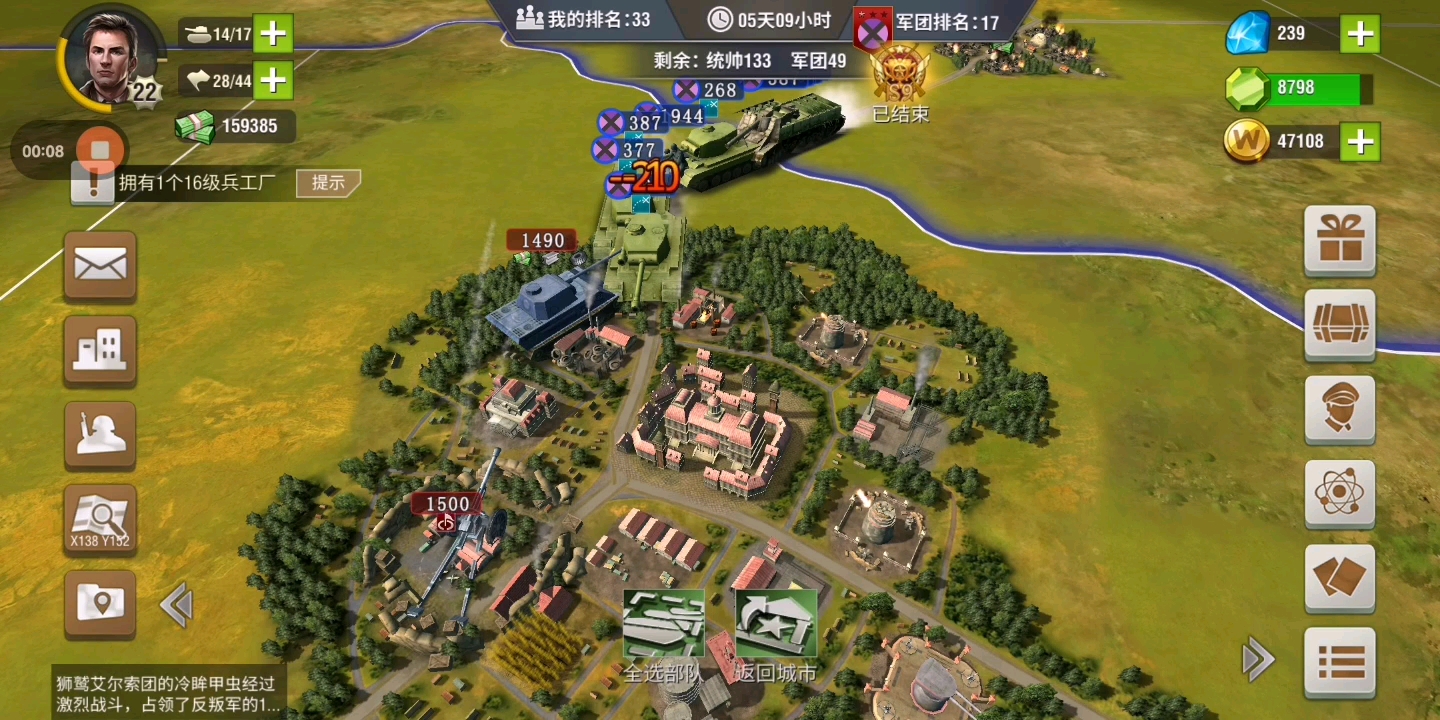Tap the 提示 hint button
1440x720 pixels.
pyautogui.click(x=328, y=182)
